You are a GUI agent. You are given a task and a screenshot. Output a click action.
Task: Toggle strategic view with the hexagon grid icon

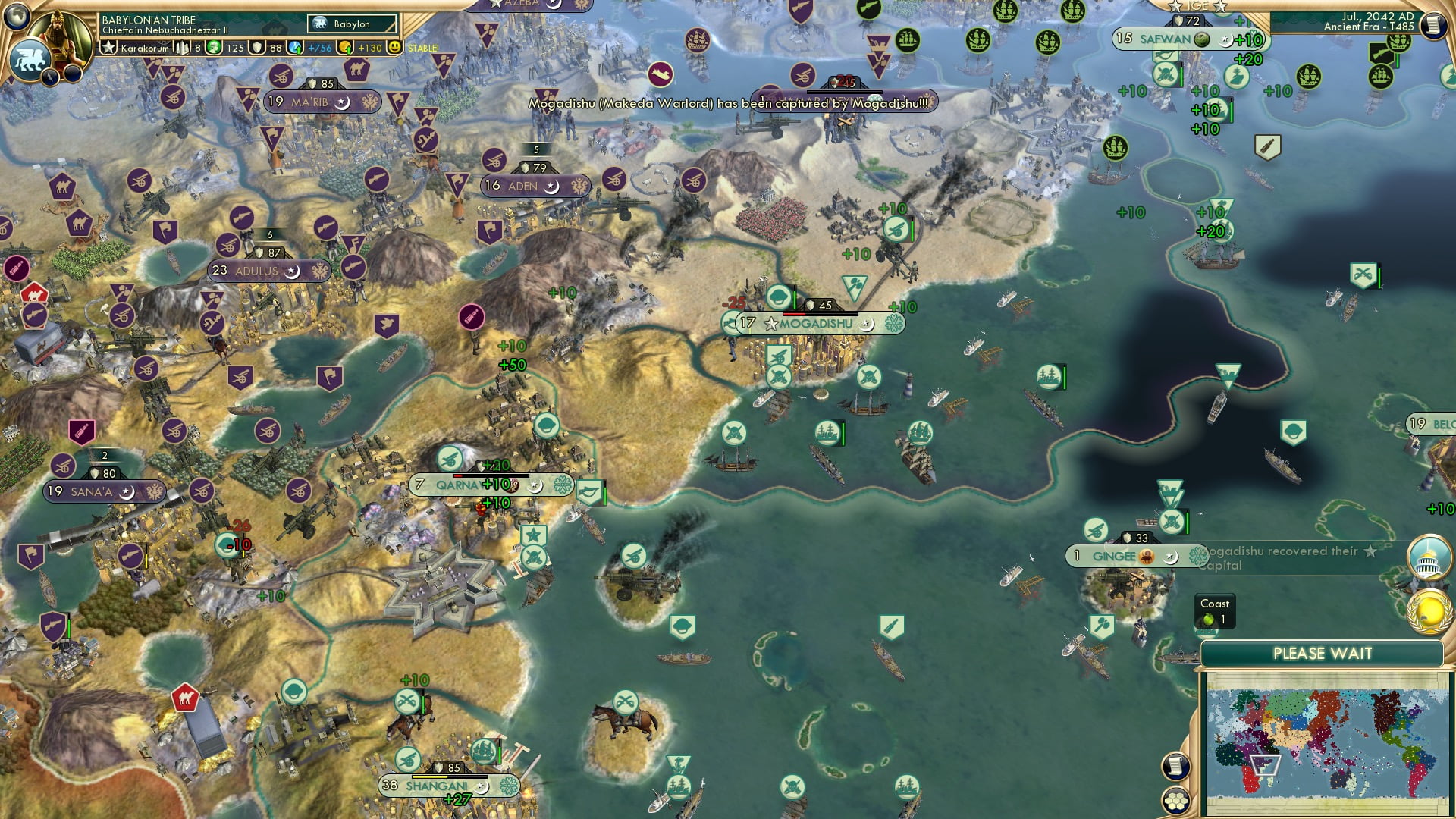coord(1175,801)
